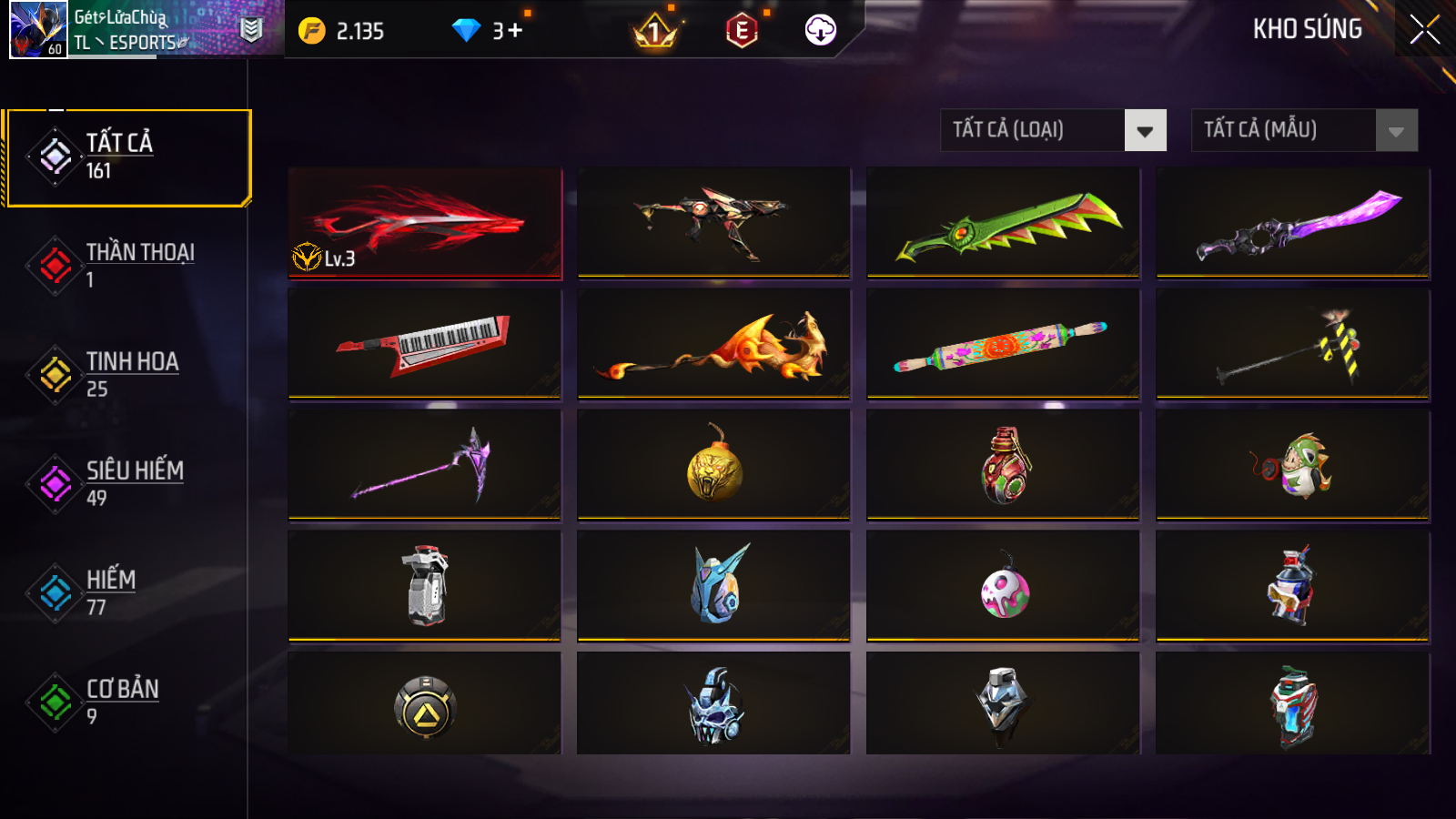This screenshot has height=819, width=1456.
Task: Show the Siêu Hiếm skins tab
Action: tap(127, 483)
